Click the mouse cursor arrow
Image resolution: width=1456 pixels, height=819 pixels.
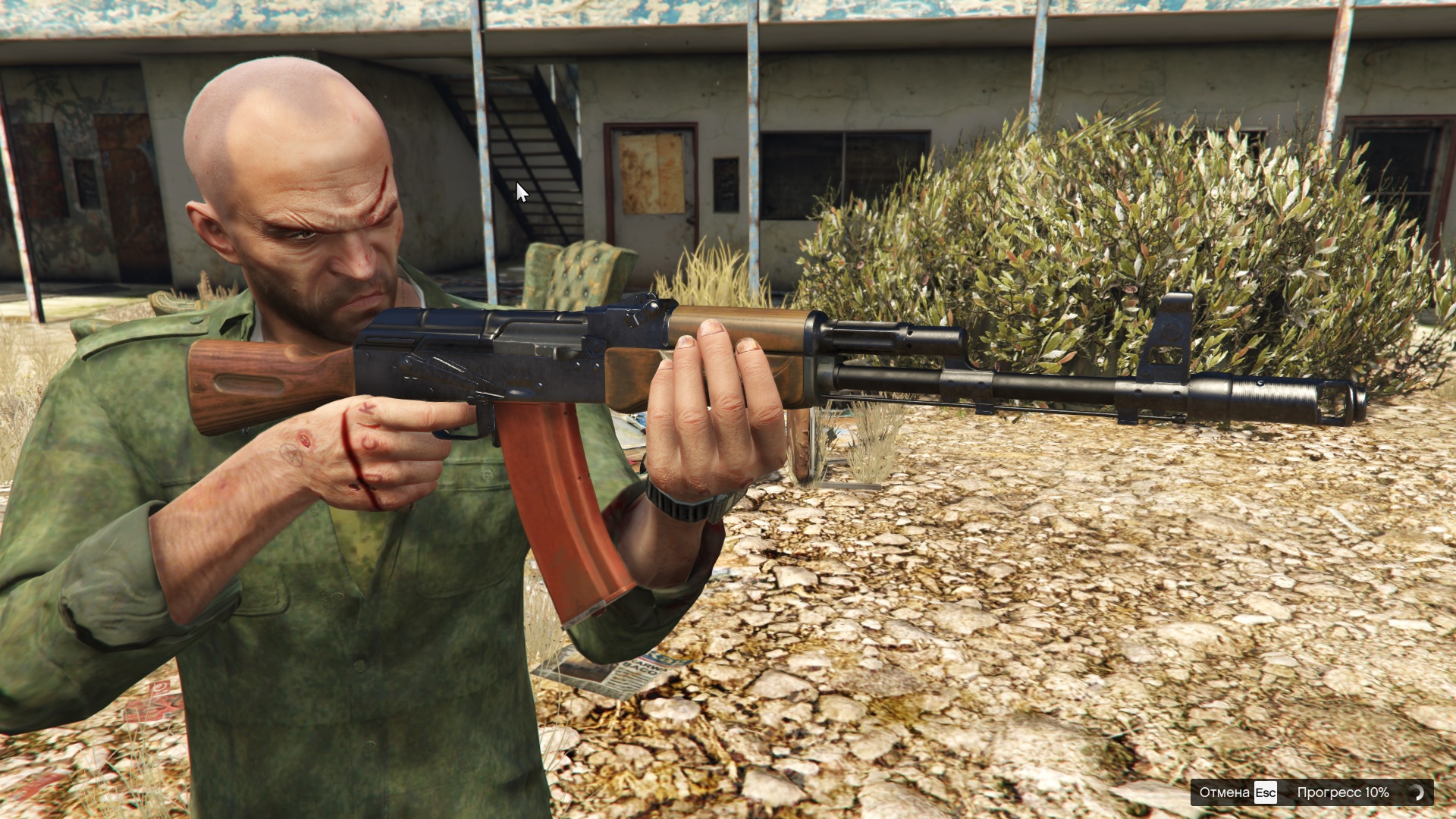[522, 190]
